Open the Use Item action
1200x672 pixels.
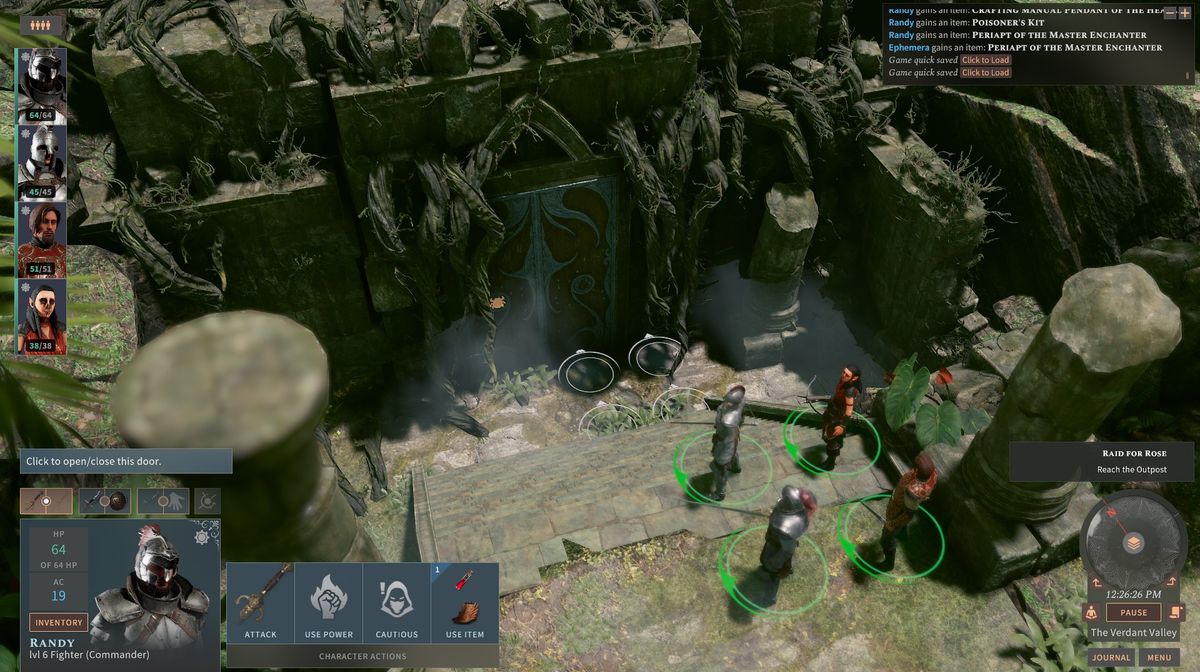[465, 602]
